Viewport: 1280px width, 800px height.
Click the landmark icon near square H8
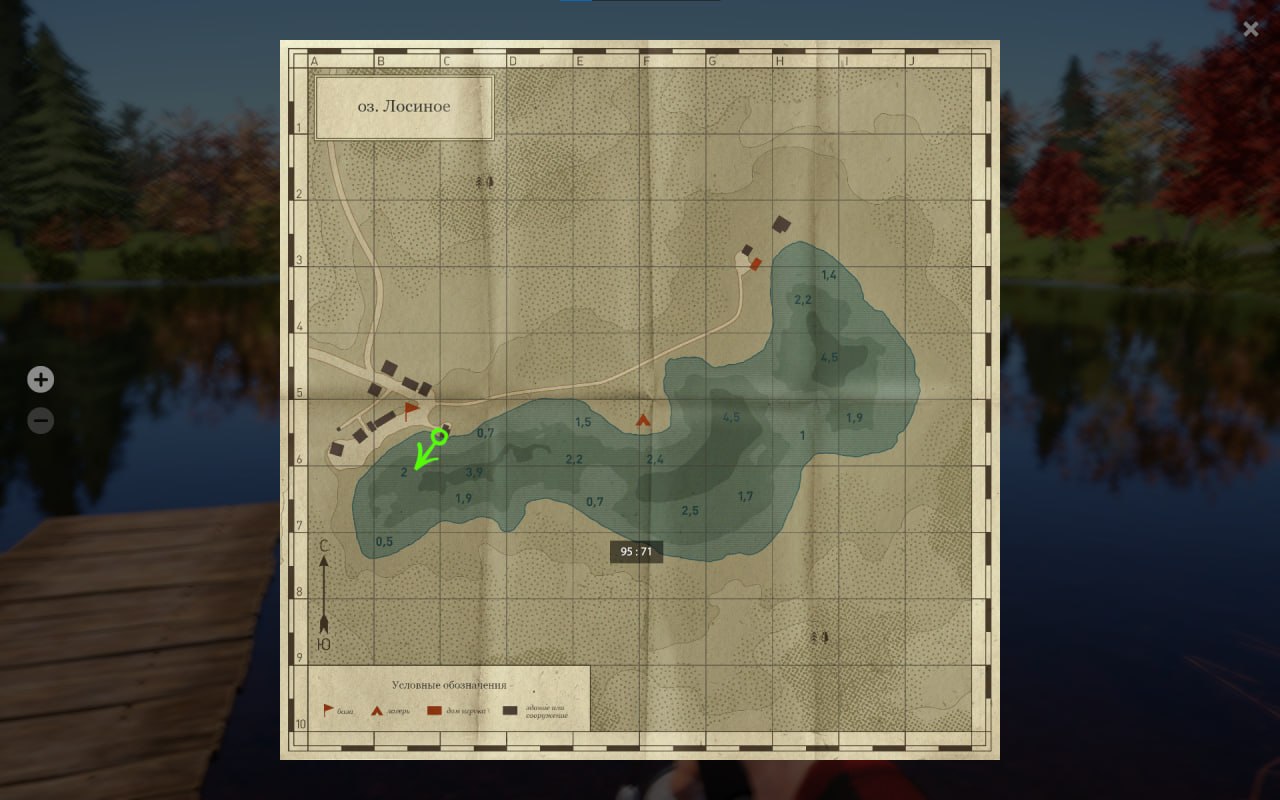821,636
